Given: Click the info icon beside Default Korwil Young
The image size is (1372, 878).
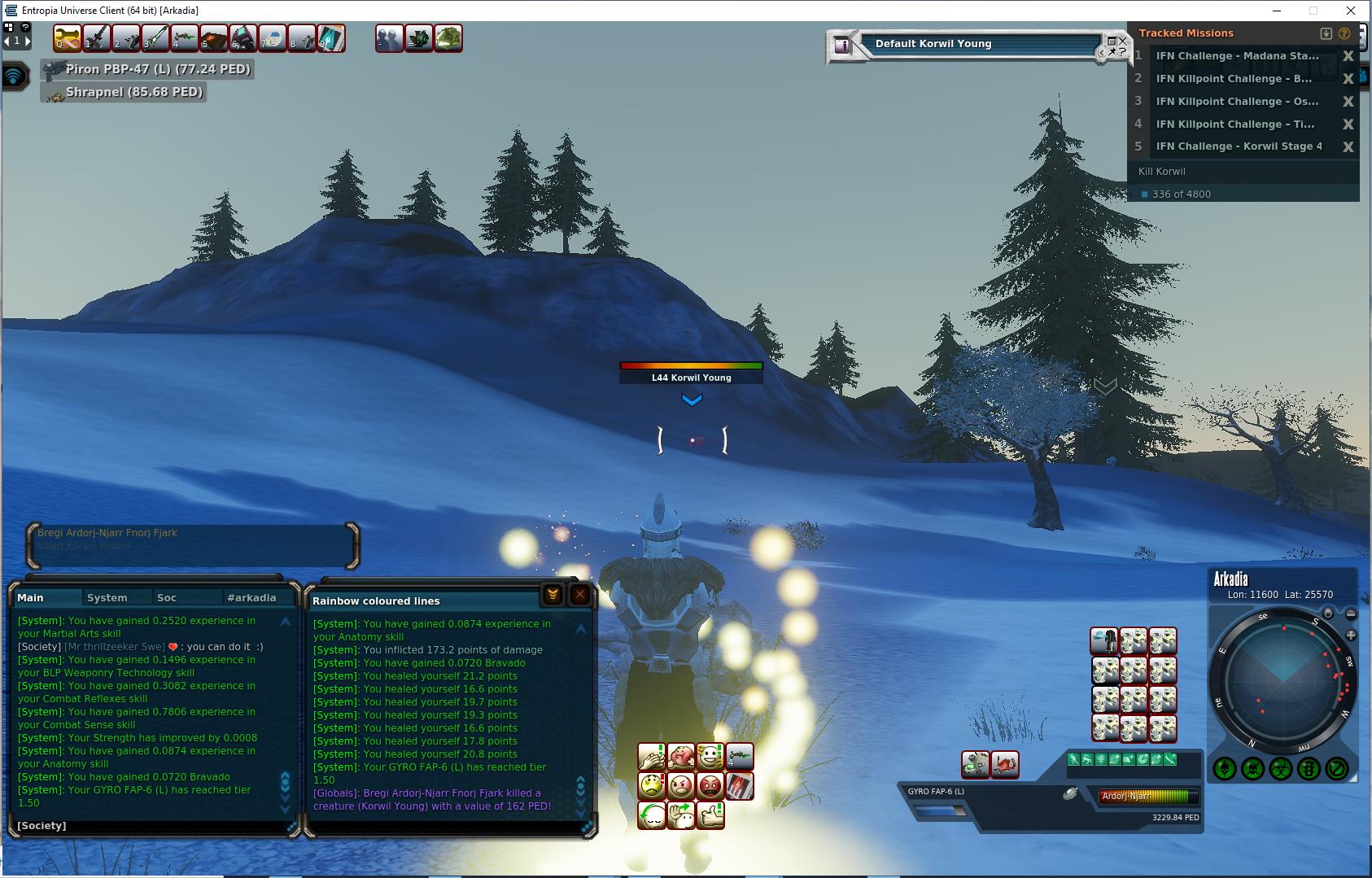Looking at the screenshot, I should click(x=842, y=46).
